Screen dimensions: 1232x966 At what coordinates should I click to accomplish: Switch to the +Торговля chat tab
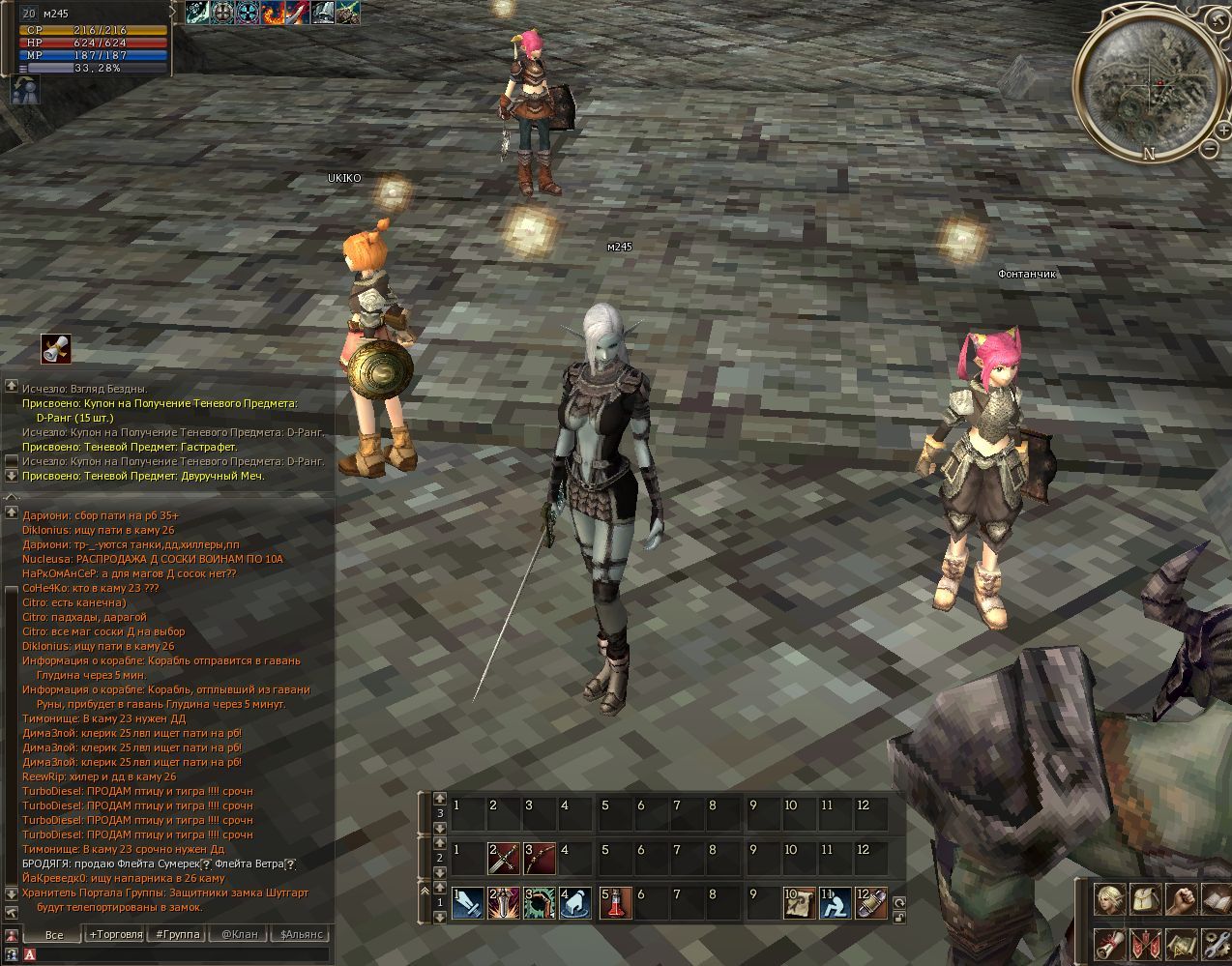tap(115, 934)
